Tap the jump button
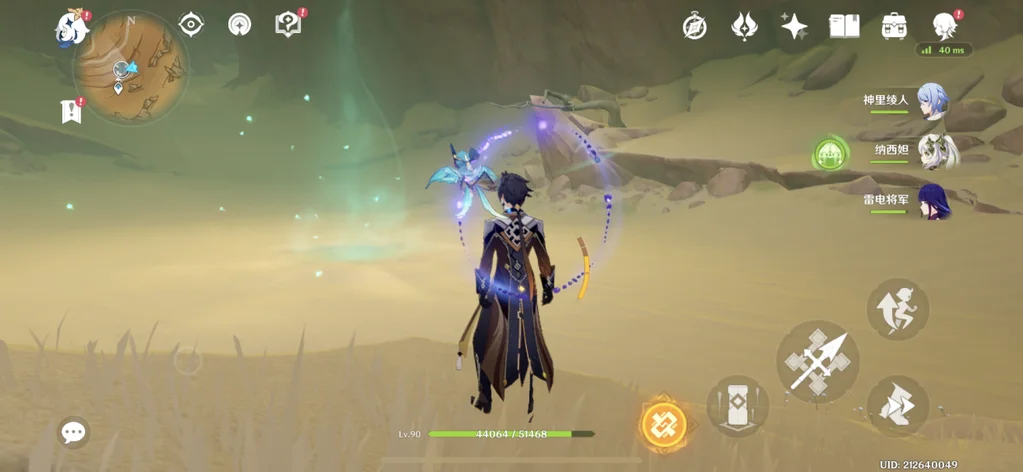1023x472 pixels. (898, 309)
